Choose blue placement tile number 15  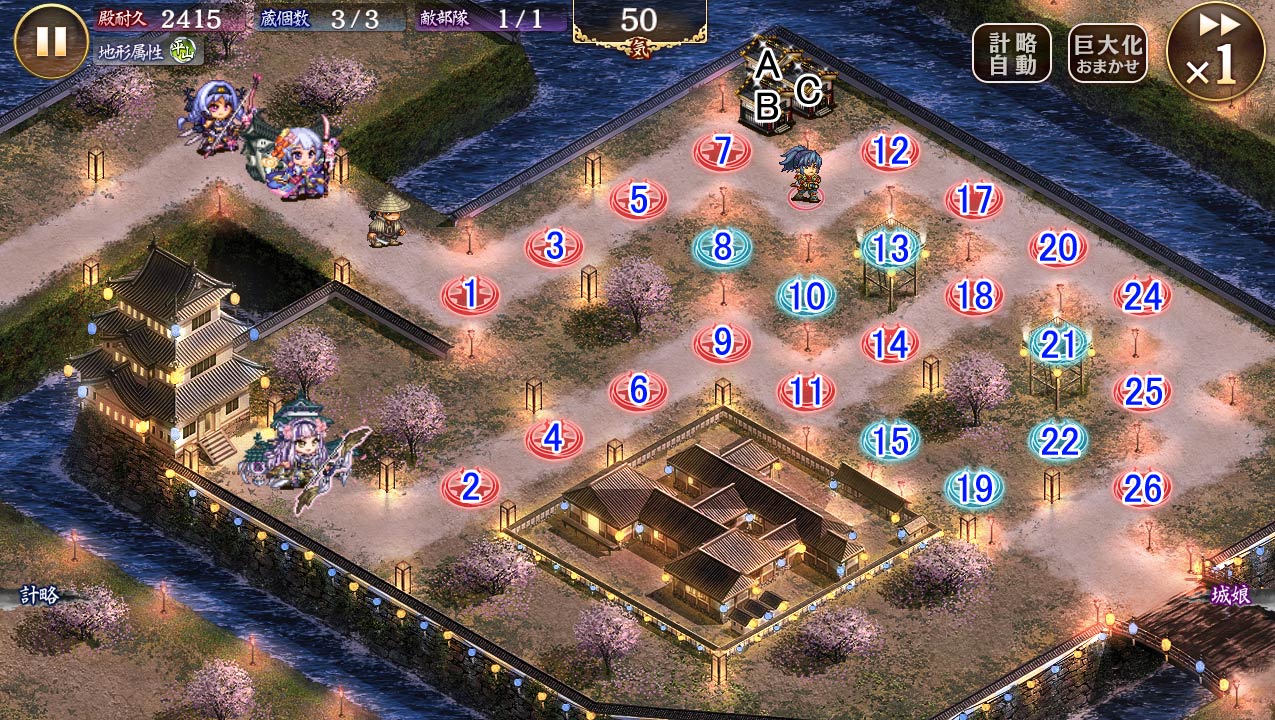click(890, 440)
